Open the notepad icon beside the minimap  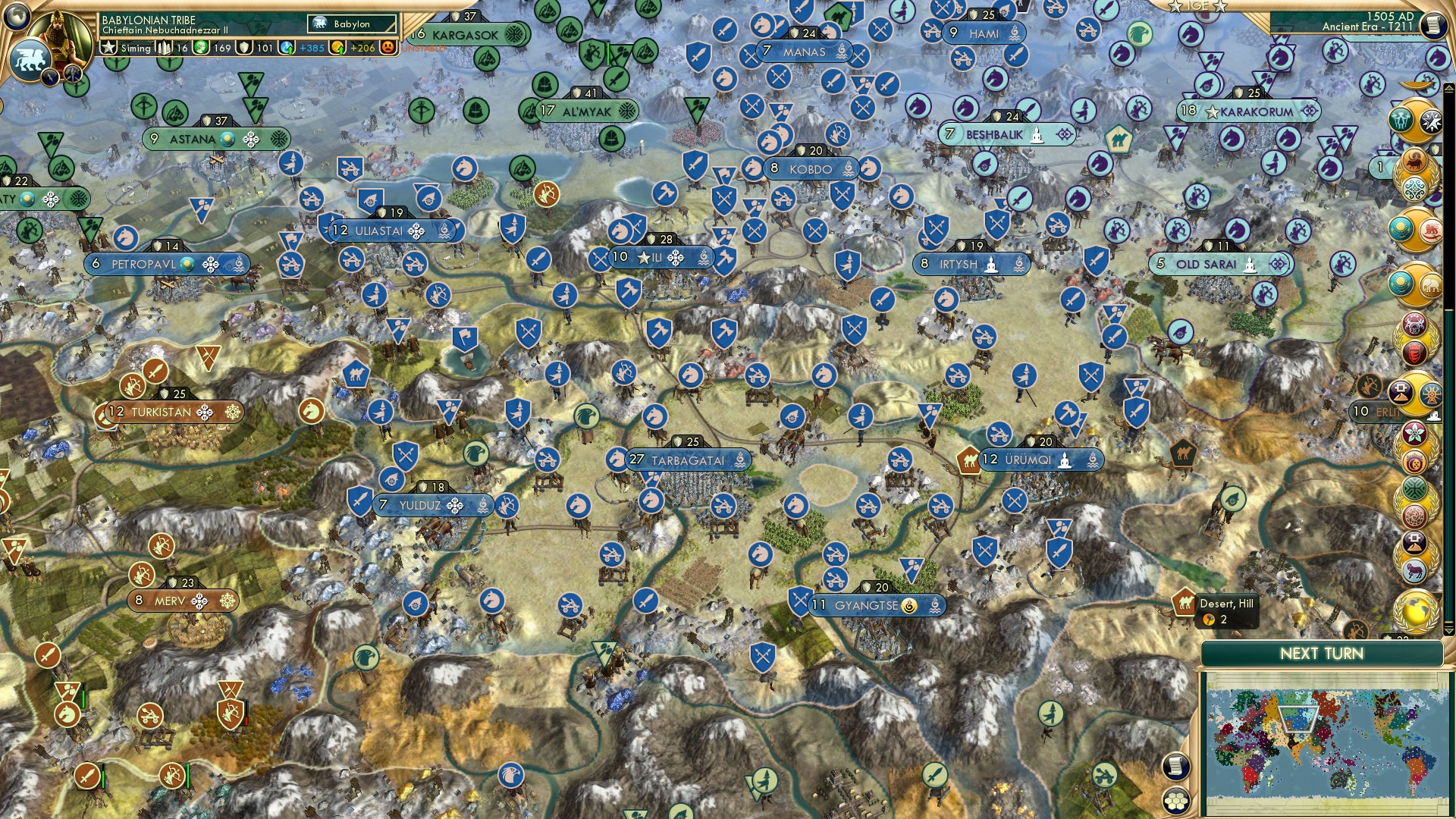[1175, 767]
